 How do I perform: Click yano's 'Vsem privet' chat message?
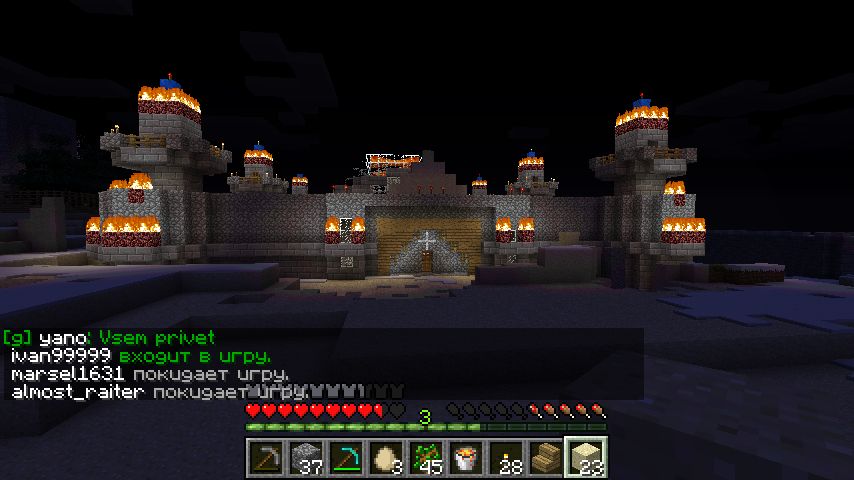pyautogui.click(x=156, y=338)
